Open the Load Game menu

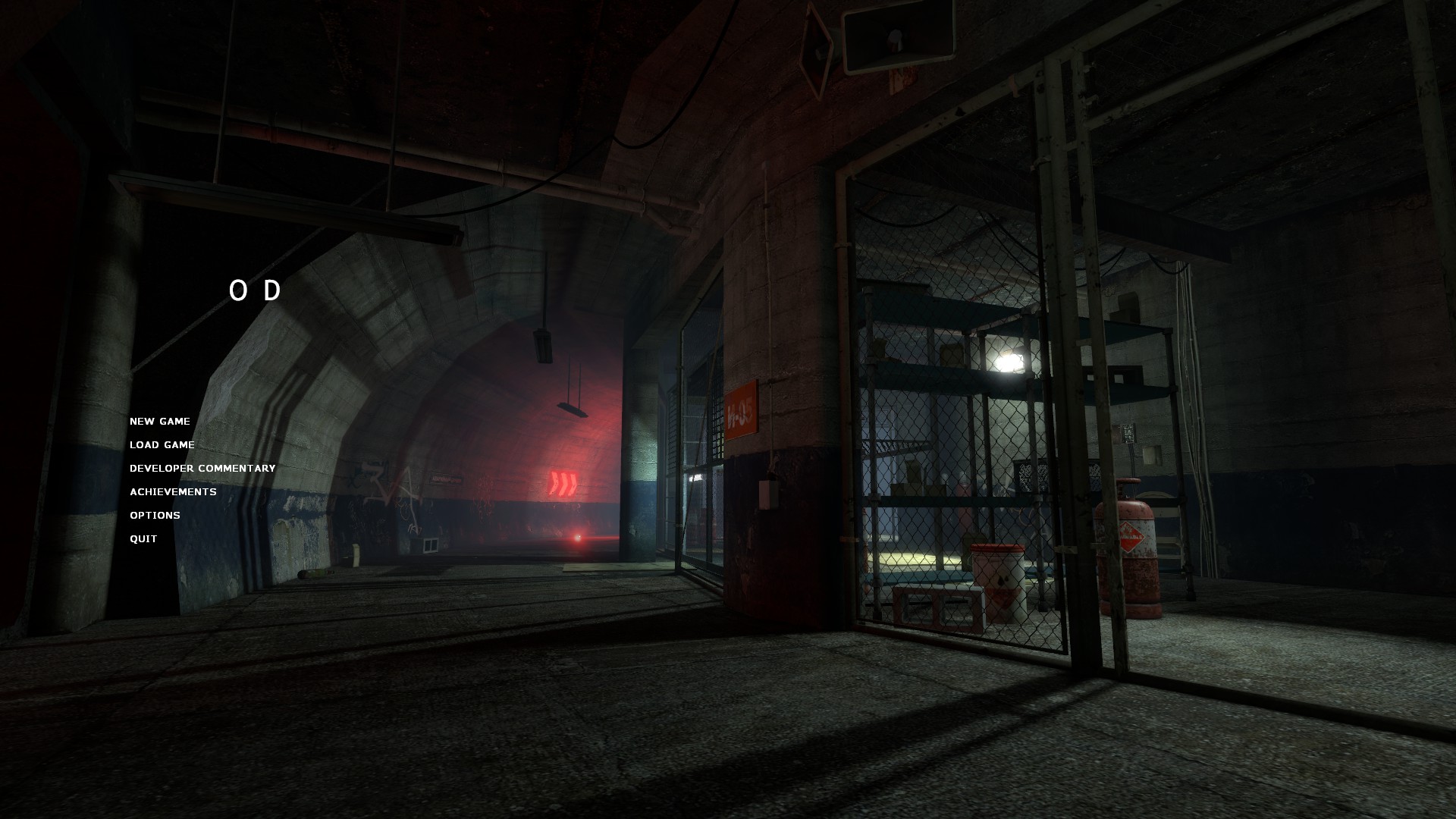click(162, 445)
